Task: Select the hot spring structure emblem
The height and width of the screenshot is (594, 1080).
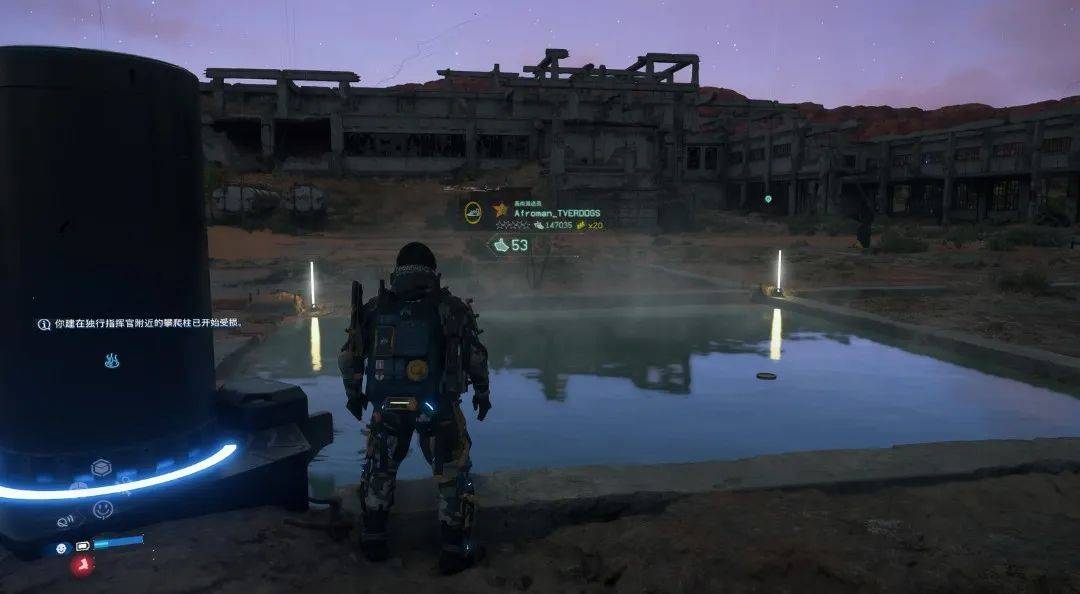Action: tap(473, 212)
